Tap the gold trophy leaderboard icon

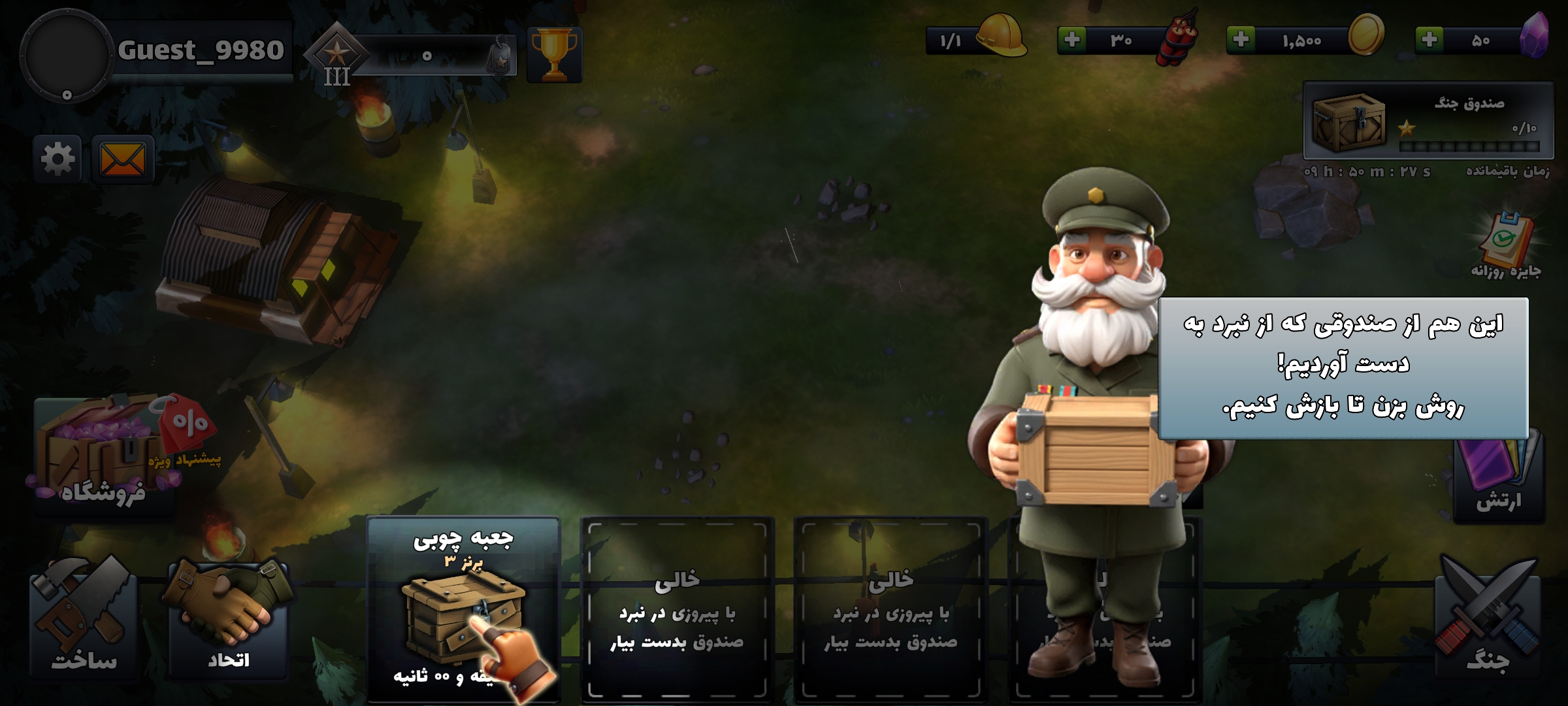click(x=554, y=55)
